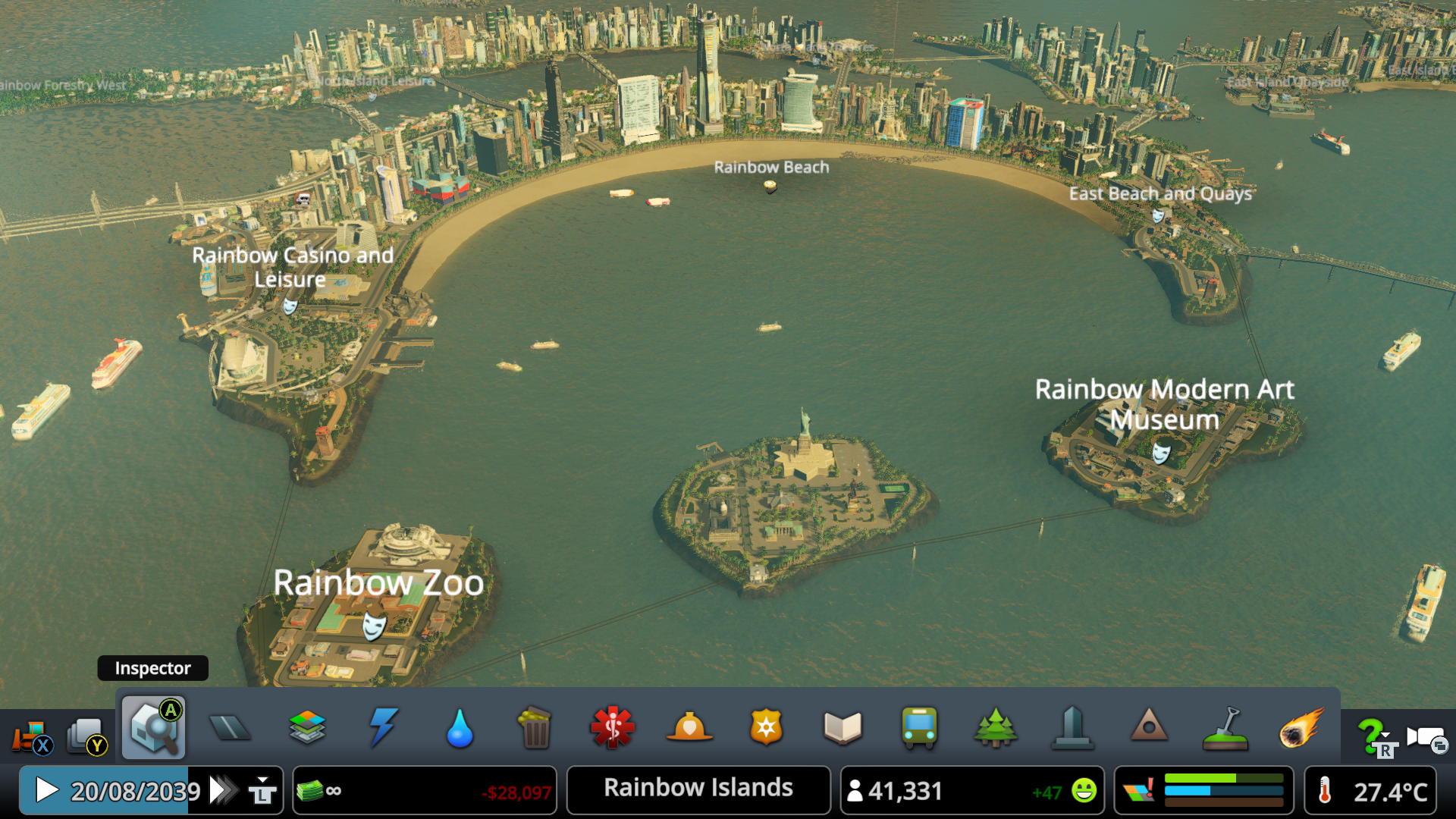Open the Education services menu

tap(843, 726)
